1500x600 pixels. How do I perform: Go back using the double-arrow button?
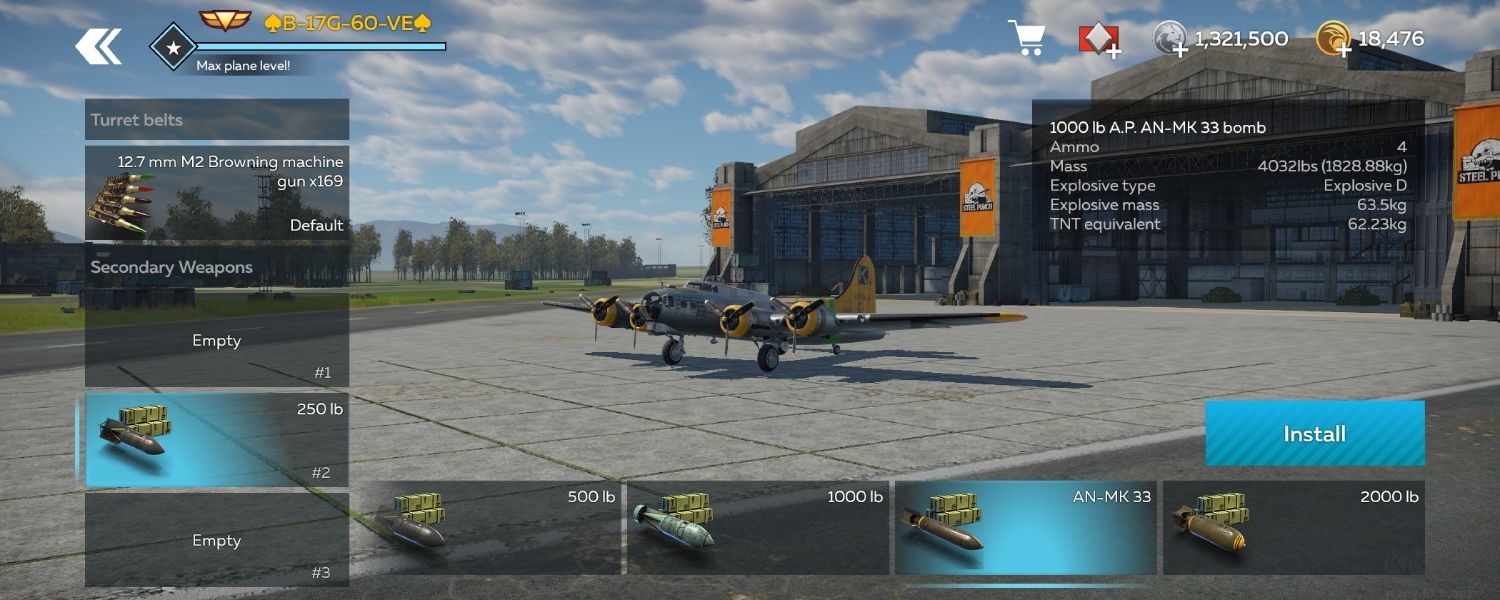[98, 46]
